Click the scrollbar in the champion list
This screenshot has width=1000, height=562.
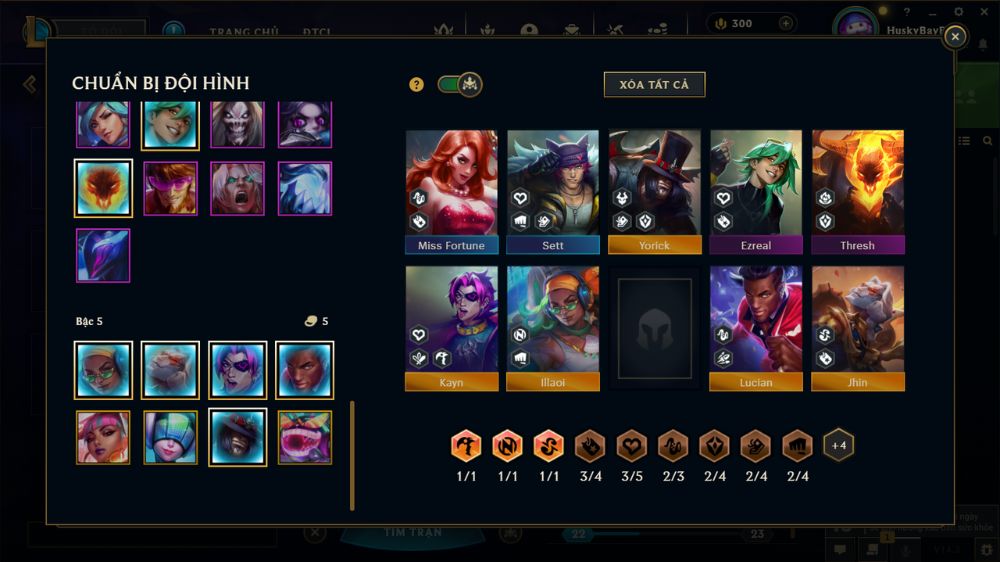pyautogui.click(x=352, y=455)
